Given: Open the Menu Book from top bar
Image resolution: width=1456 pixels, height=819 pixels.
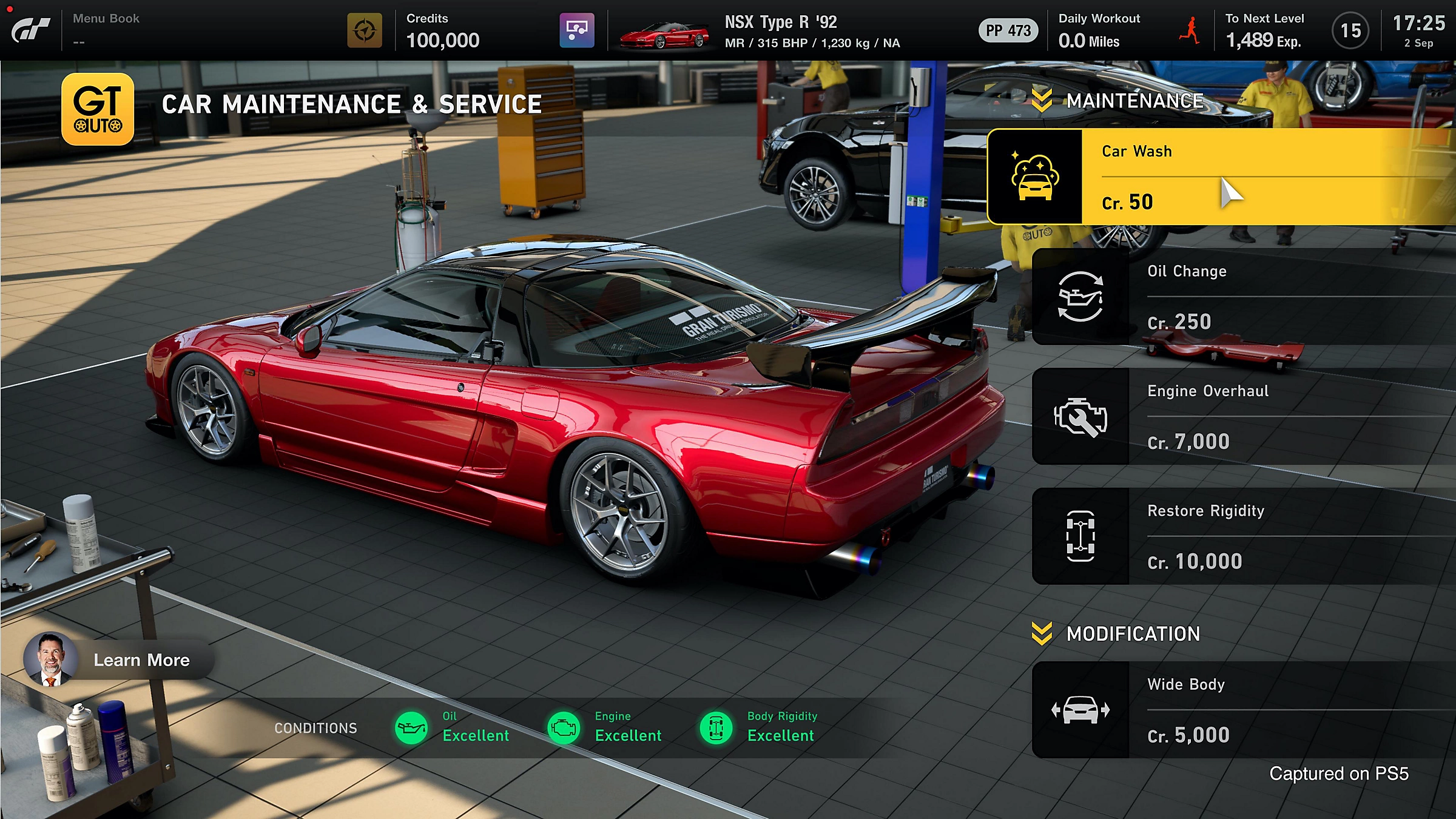Looking at the screenshot, I should (x=106, y=18).
